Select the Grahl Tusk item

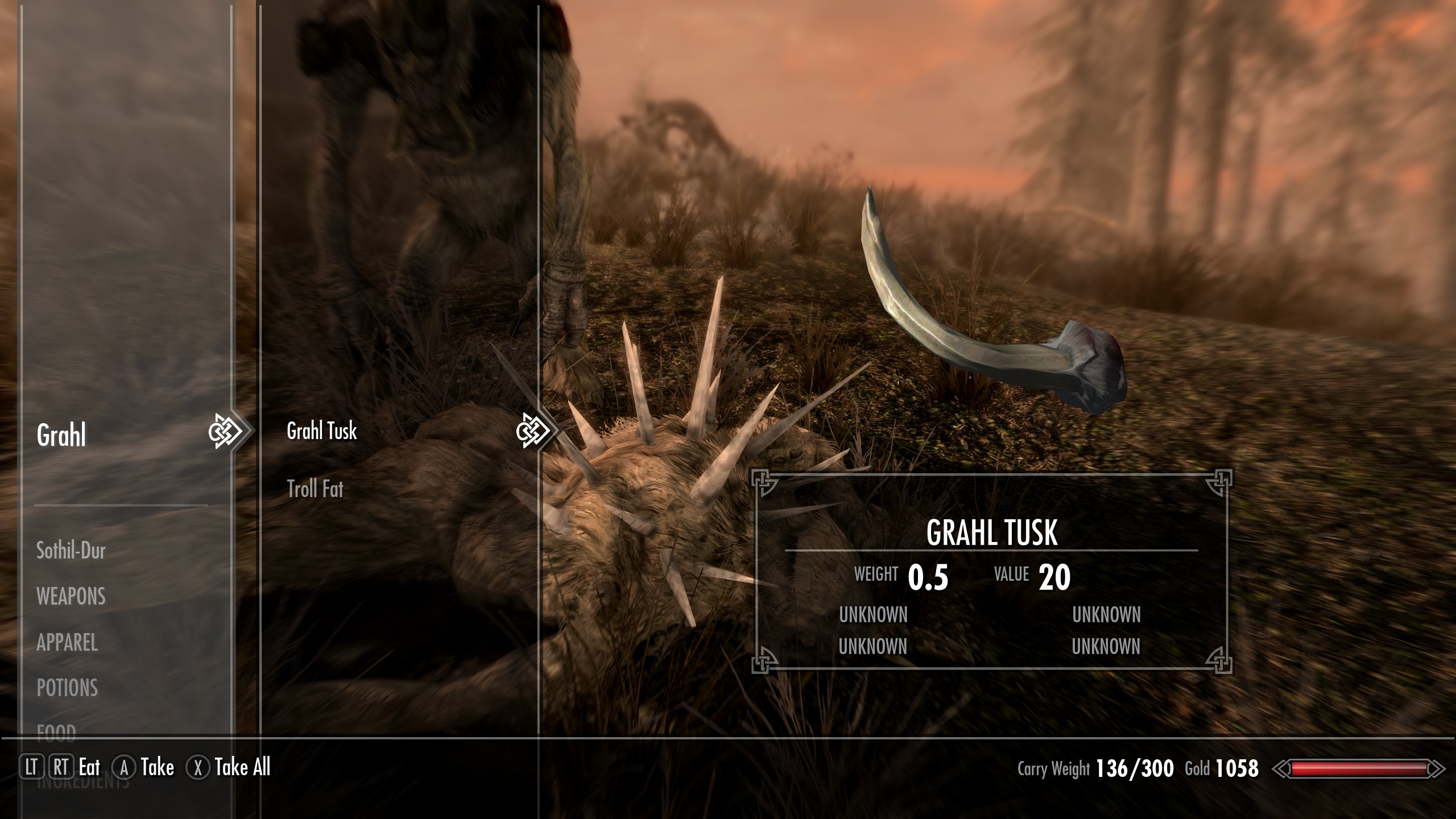322,431
